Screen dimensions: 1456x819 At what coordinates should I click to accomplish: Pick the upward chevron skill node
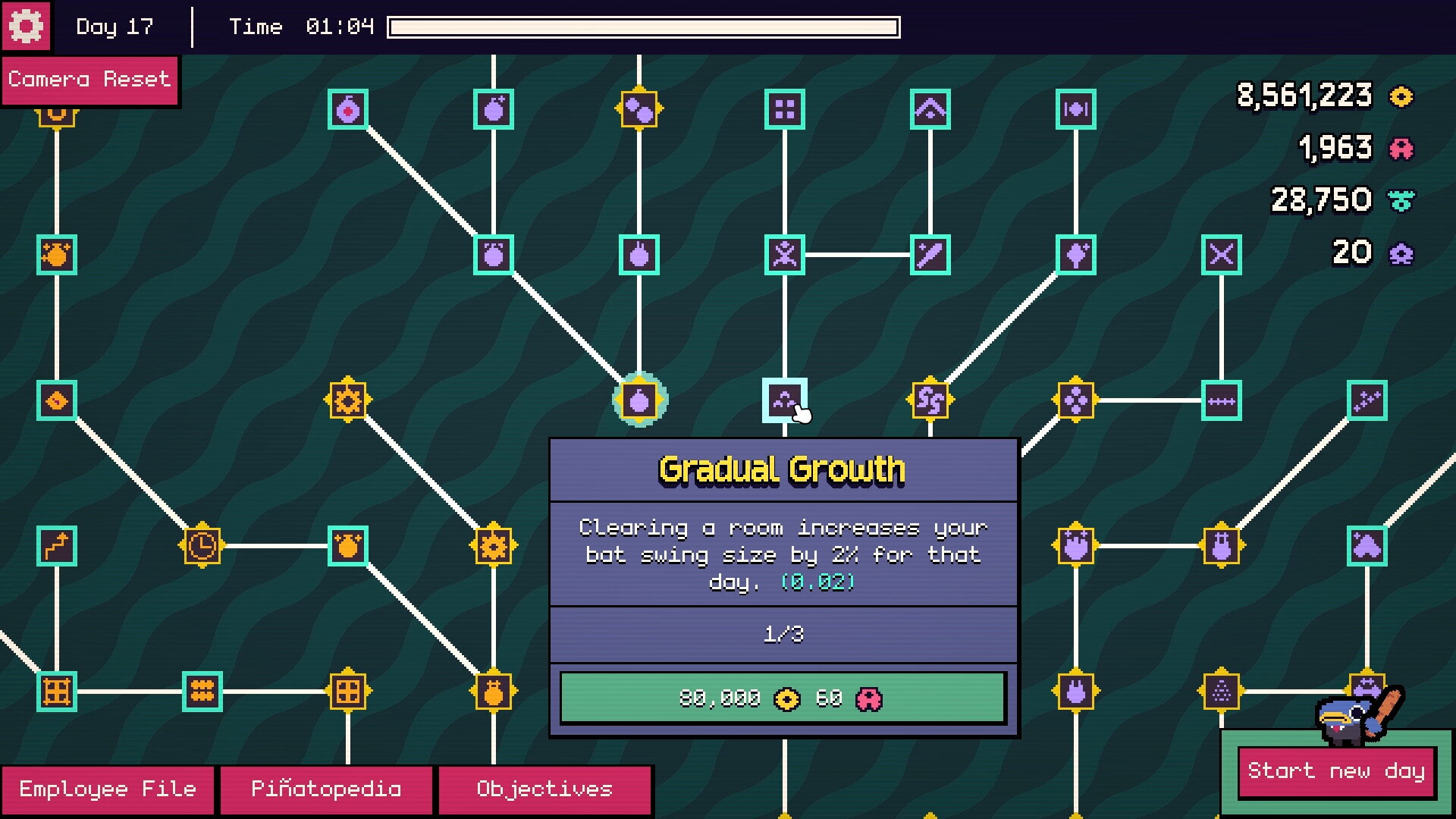930,109
